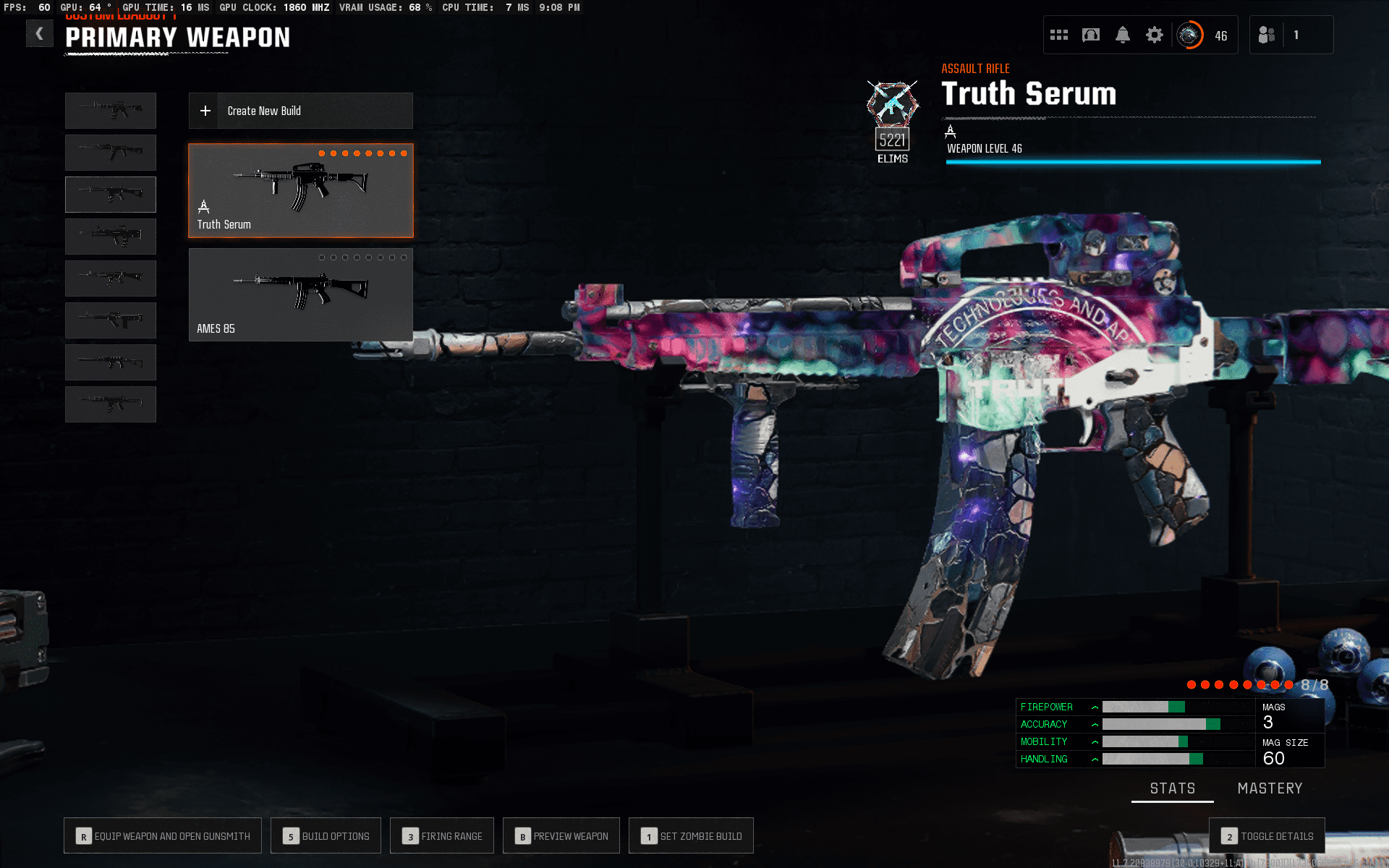1389x868 pixels.
Task: Open the headset voice channel icon
Action: [1090, 35]
